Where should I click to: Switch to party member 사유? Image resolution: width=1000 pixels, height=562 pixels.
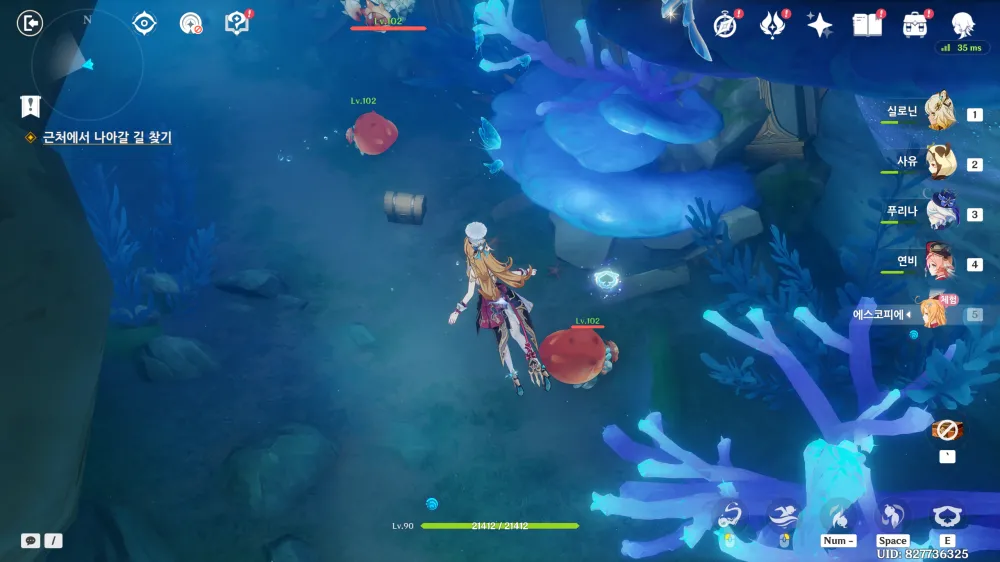[x=940, y=162]
